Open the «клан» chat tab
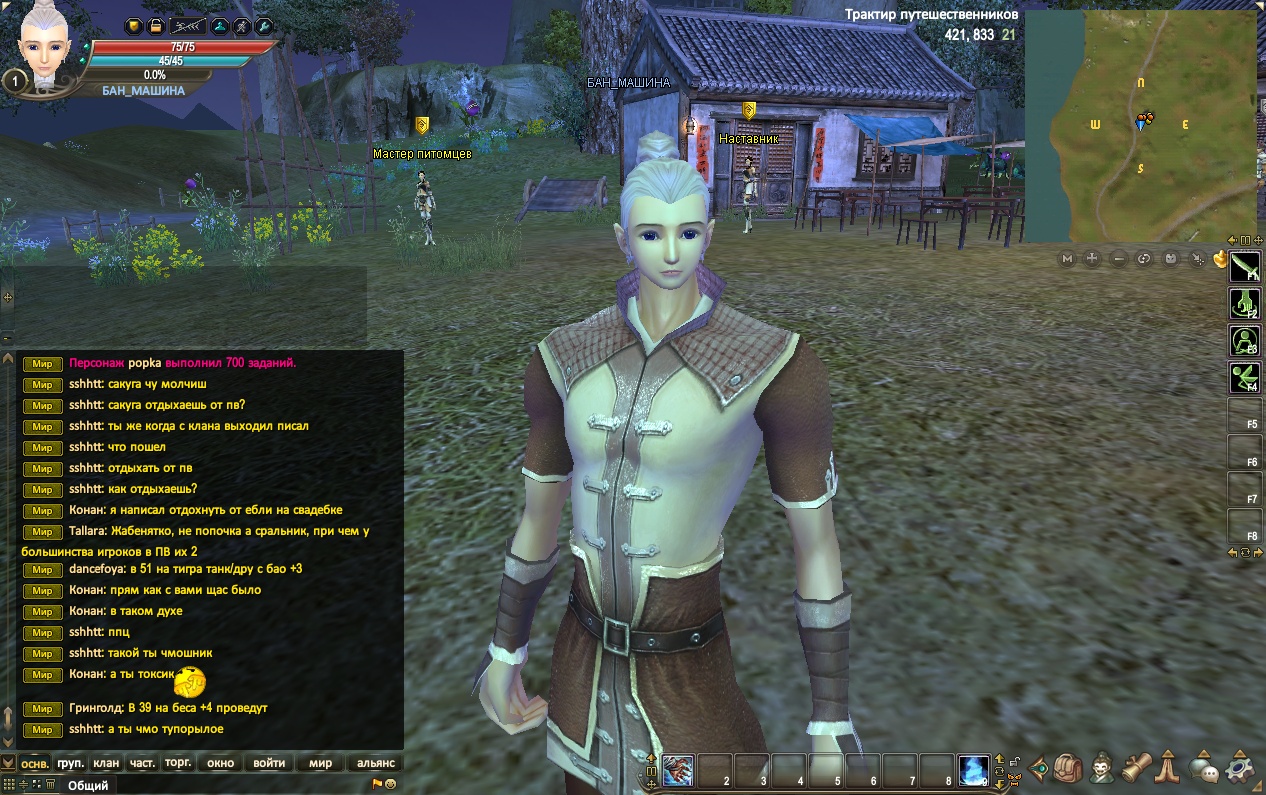The image size is (1266, 795). pyautogui.click(x=106, y=763)
